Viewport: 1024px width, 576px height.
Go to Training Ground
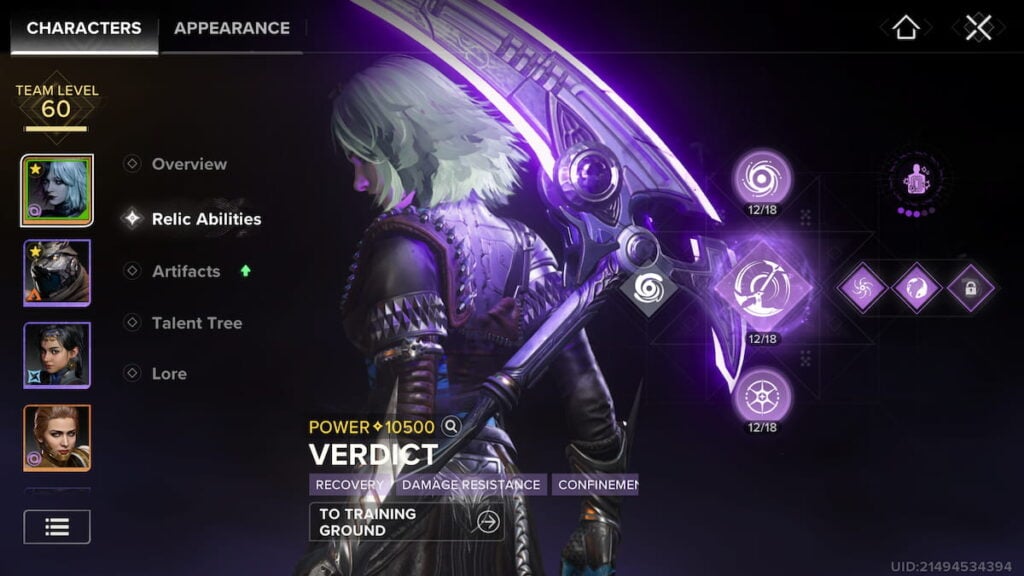tap(406, 522)
